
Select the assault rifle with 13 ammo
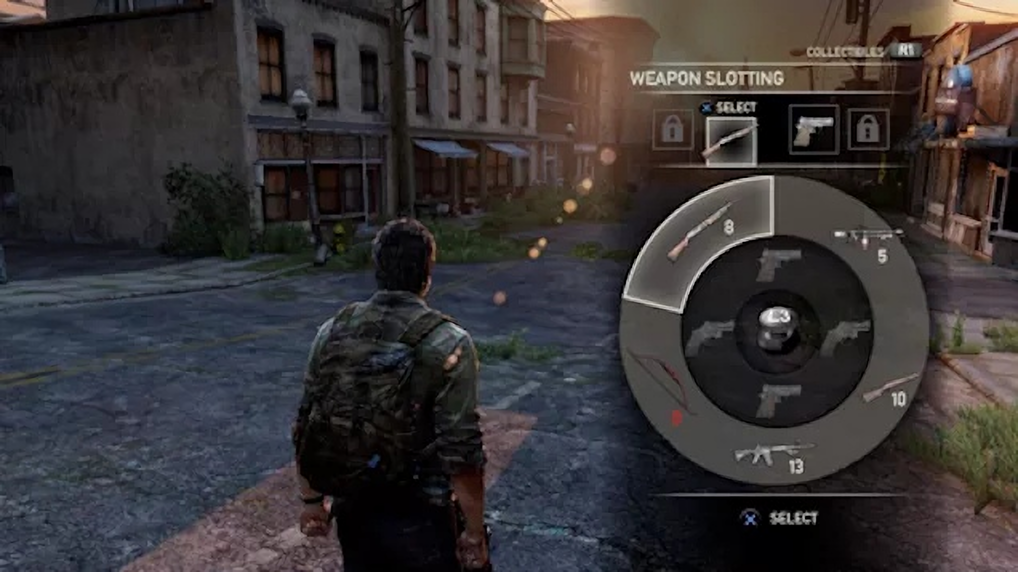tap(773, 455)
